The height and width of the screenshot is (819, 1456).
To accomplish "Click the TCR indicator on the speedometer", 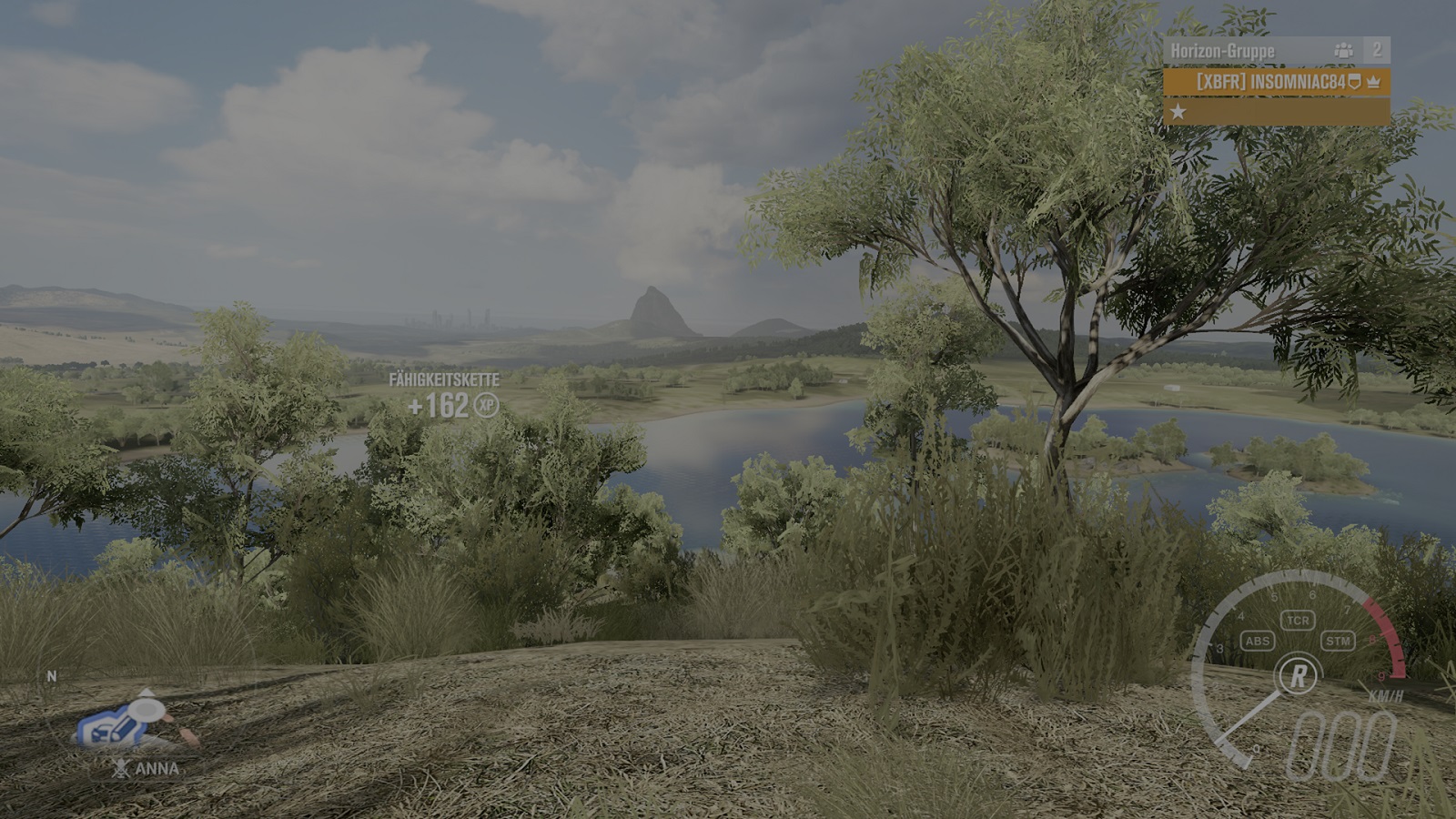I will coord(1297,621).
